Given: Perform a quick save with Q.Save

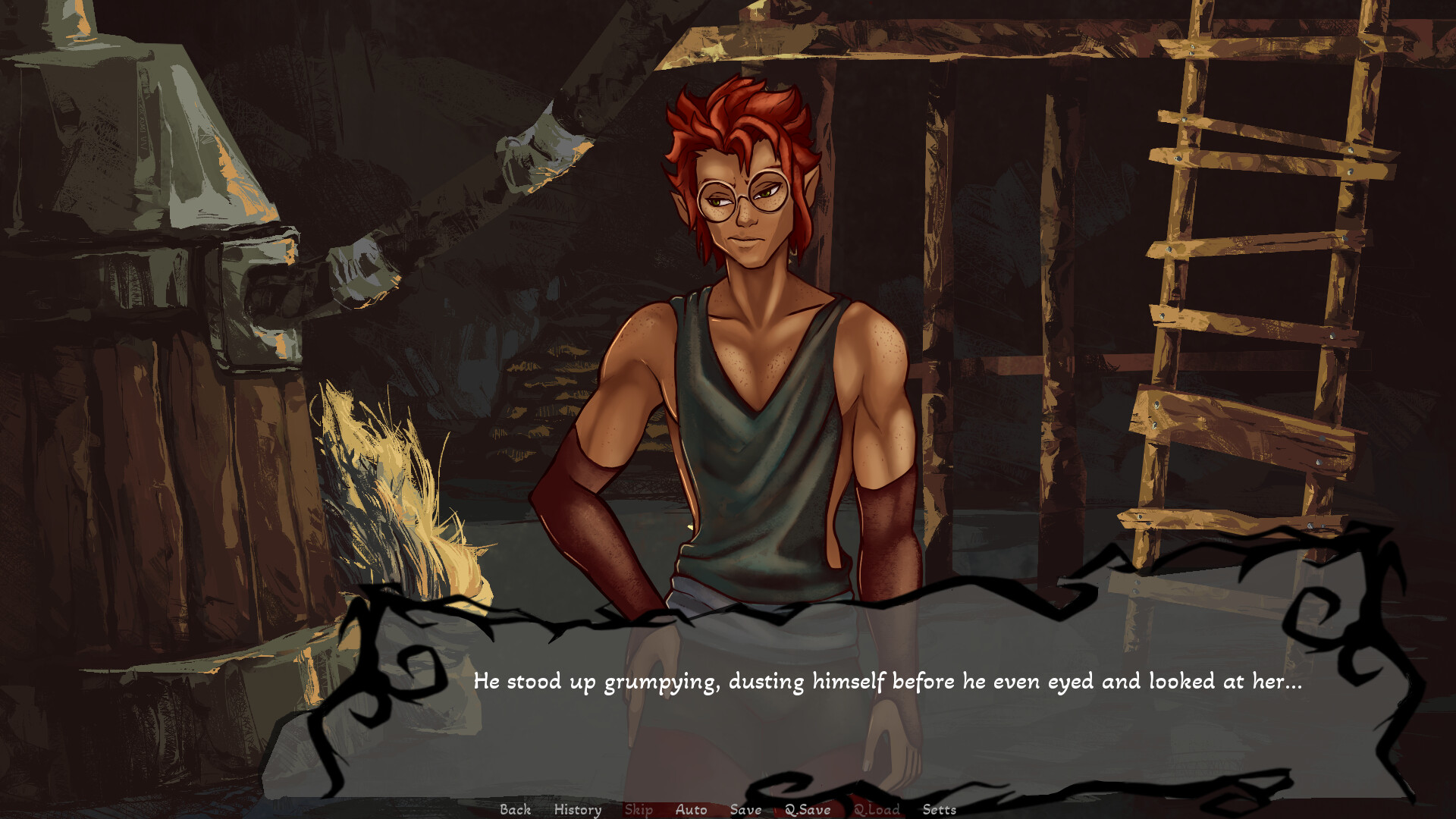Looking at the screenshot, I should pos(809,810).
